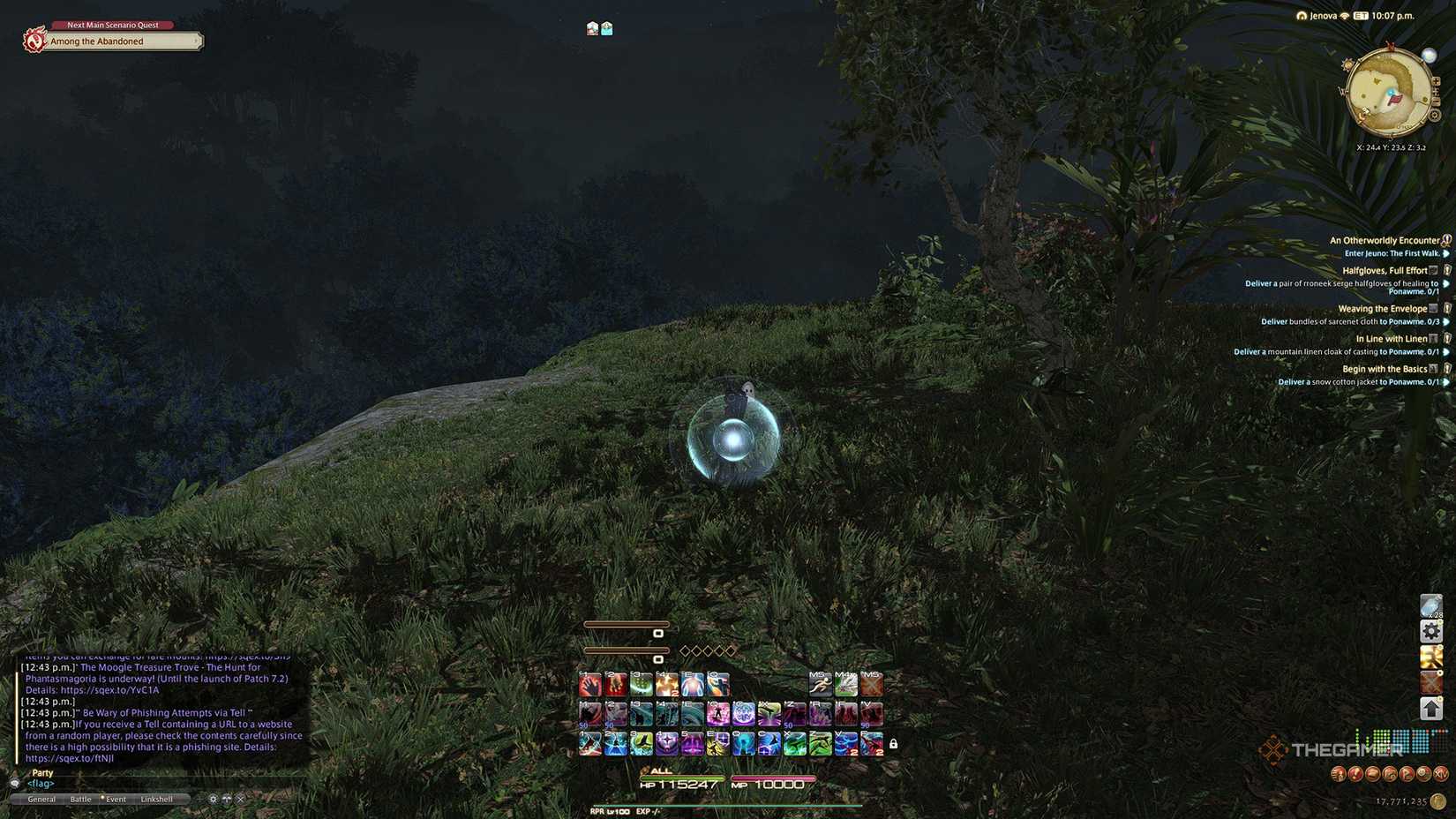Click the gil coin icon next to 17,771,235
Image resolution: width=1456 pixels, height=819 pixels.
[1437, 800]
